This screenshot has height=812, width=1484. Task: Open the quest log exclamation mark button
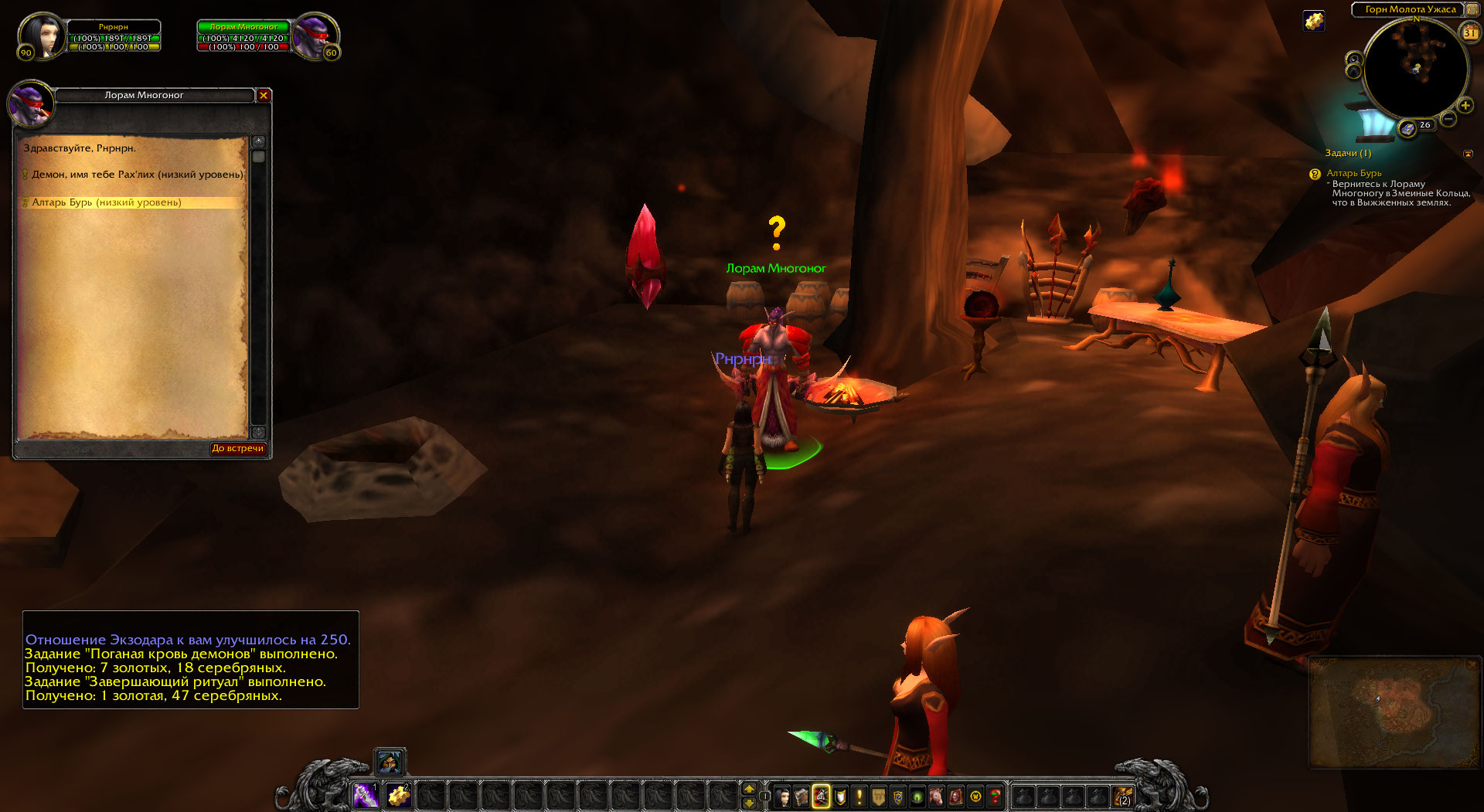859,796
